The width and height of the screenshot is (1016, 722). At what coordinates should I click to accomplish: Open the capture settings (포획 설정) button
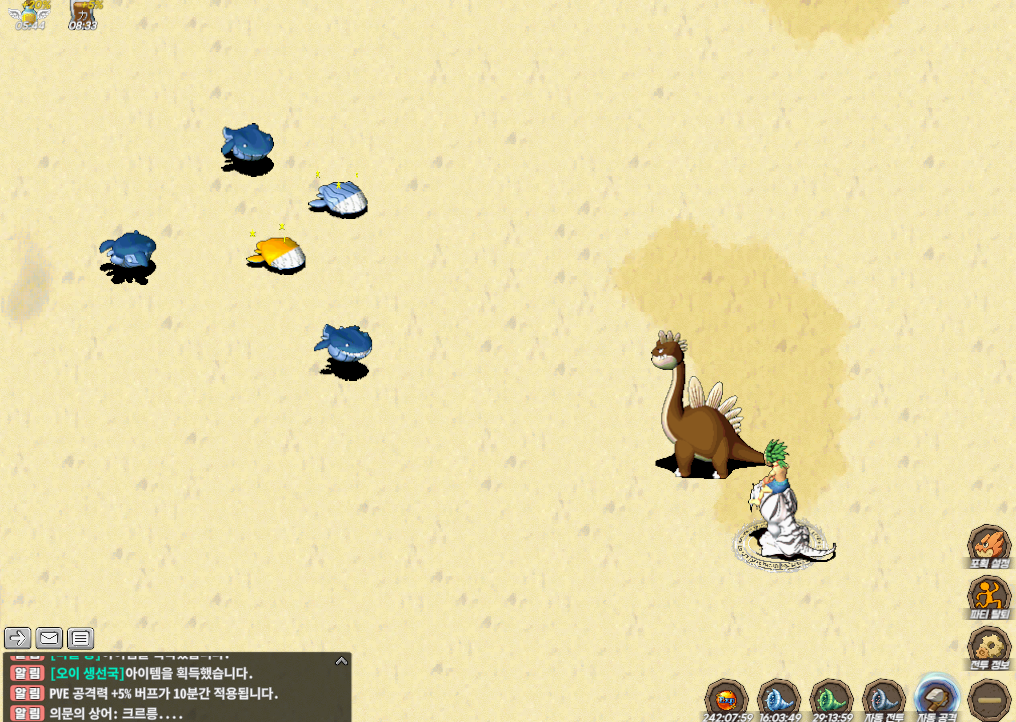[x=989, y=546]
